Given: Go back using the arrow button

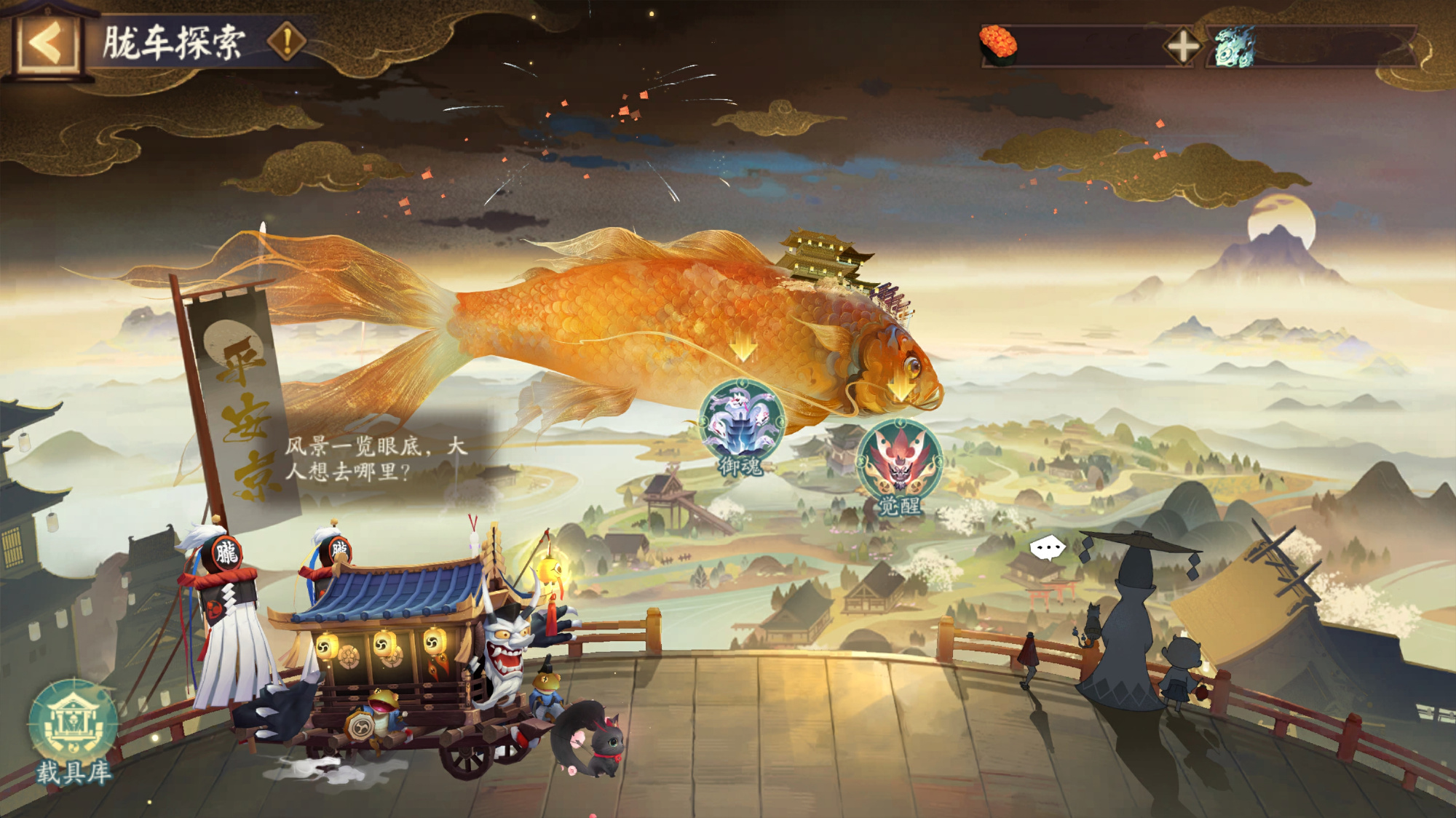Looking at the screenshot, I should point(47,44).
